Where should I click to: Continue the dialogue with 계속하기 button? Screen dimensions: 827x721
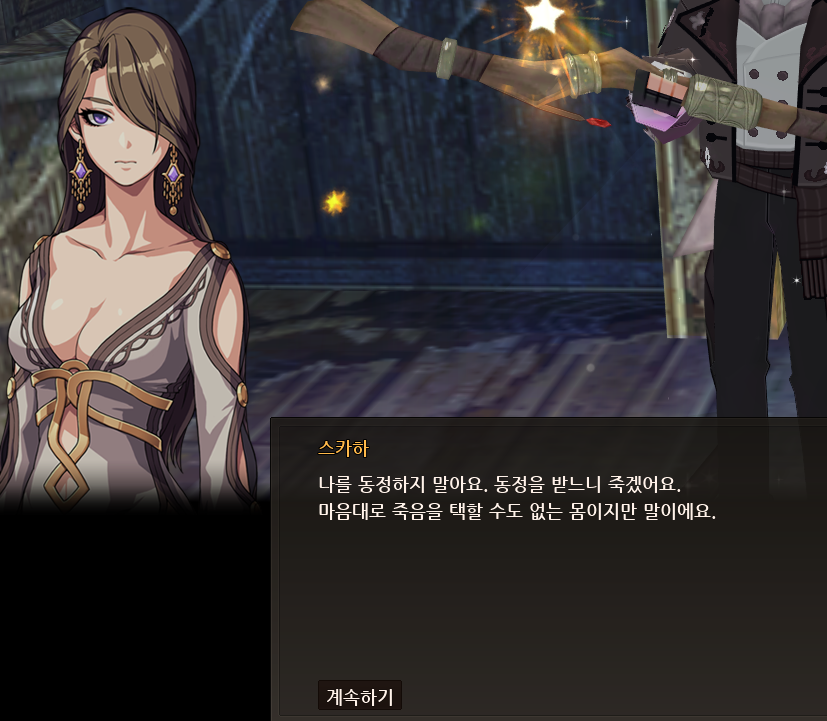[x=360, y=695]
